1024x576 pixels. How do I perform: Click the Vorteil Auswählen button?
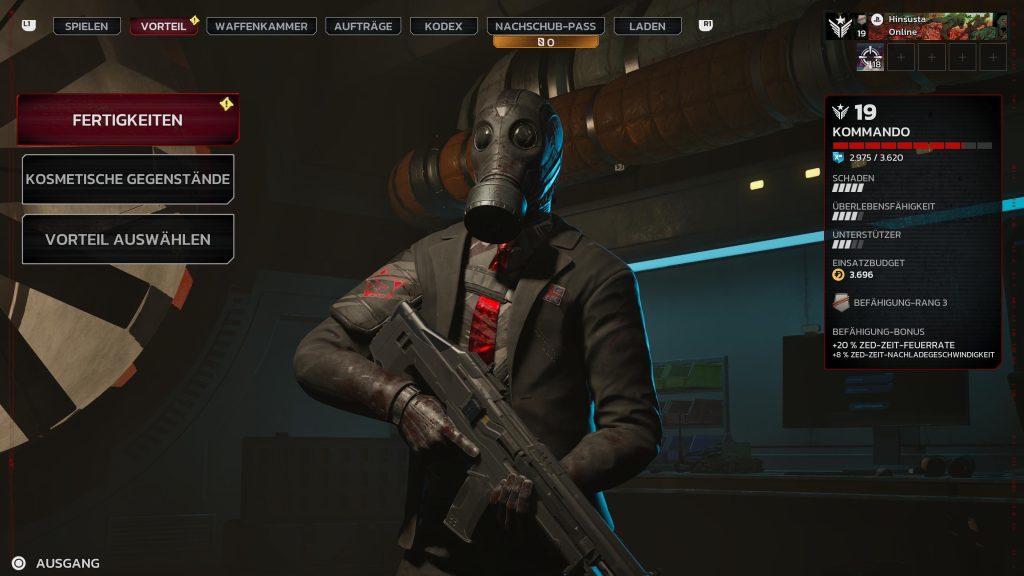point(128,240)
